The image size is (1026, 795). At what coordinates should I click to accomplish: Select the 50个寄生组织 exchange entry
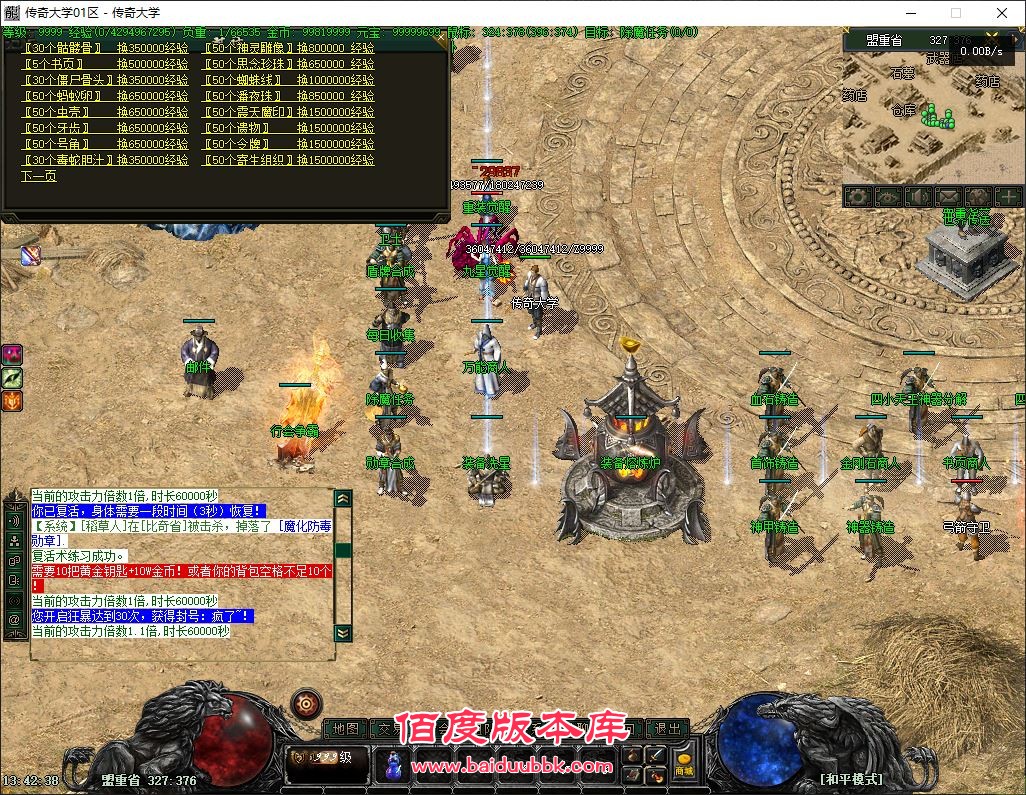(250, 160)
